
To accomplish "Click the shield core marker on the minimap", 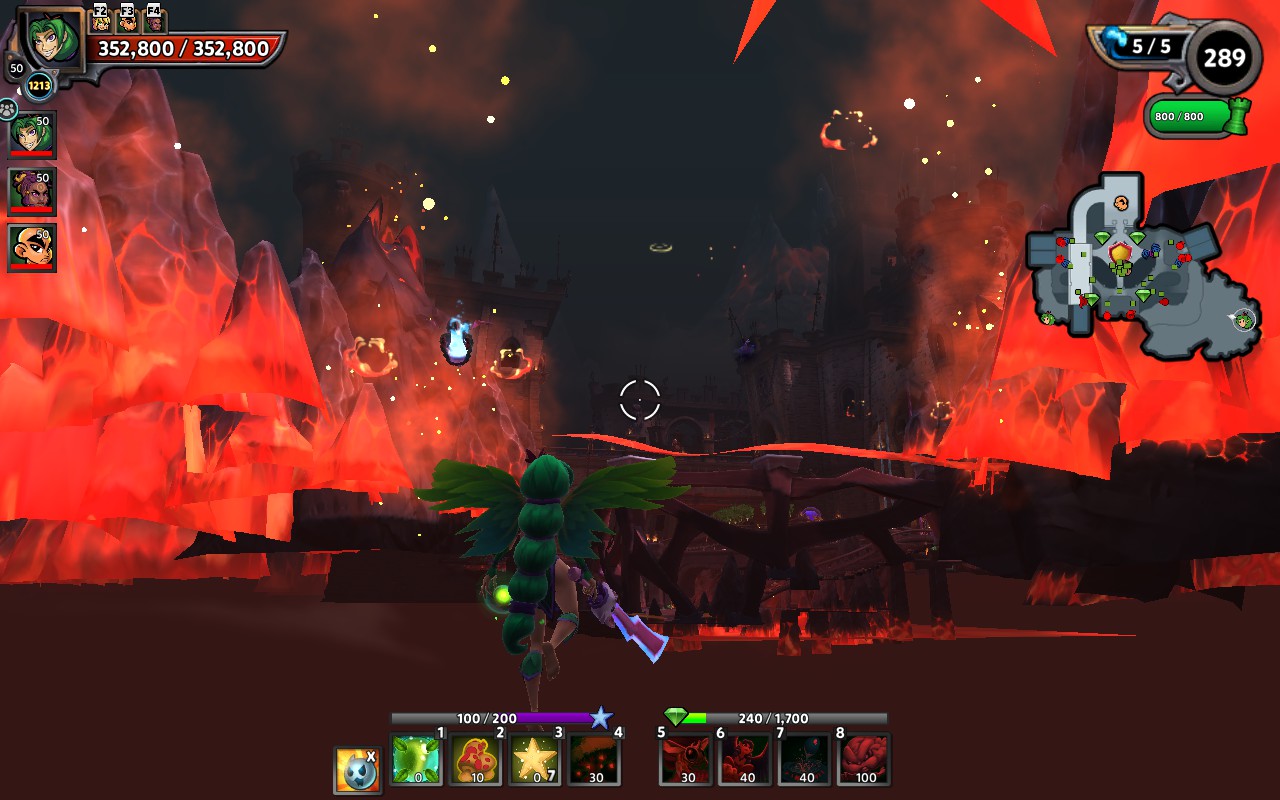I will pyautogui.click(x=1120, y=254).
